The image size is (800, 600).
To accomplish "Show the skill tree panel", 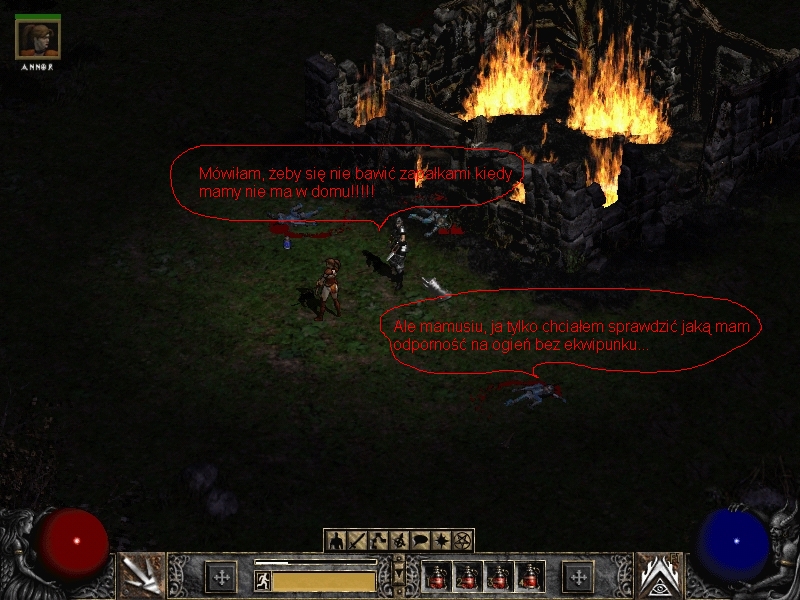I will coord(378,541).
